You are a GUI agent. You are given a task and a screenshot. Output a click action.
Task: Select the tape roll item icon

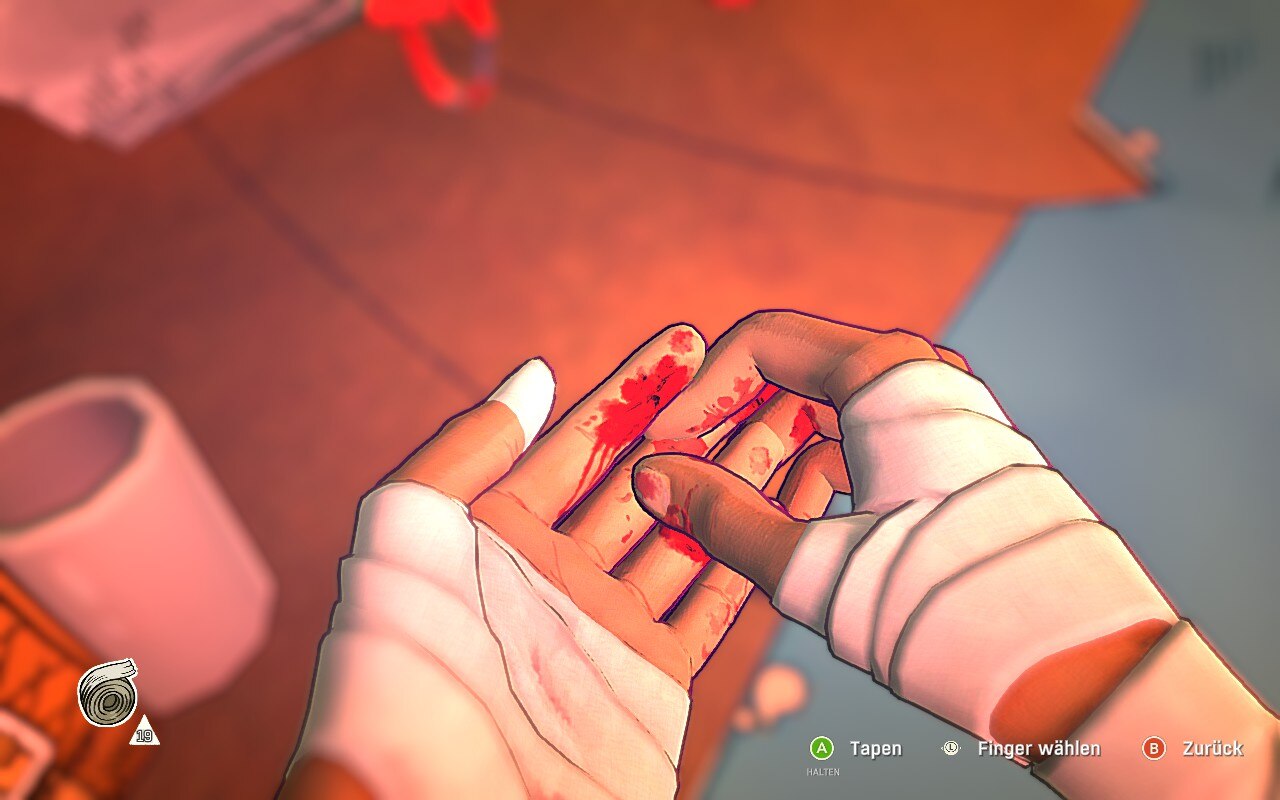click(107, 693)
